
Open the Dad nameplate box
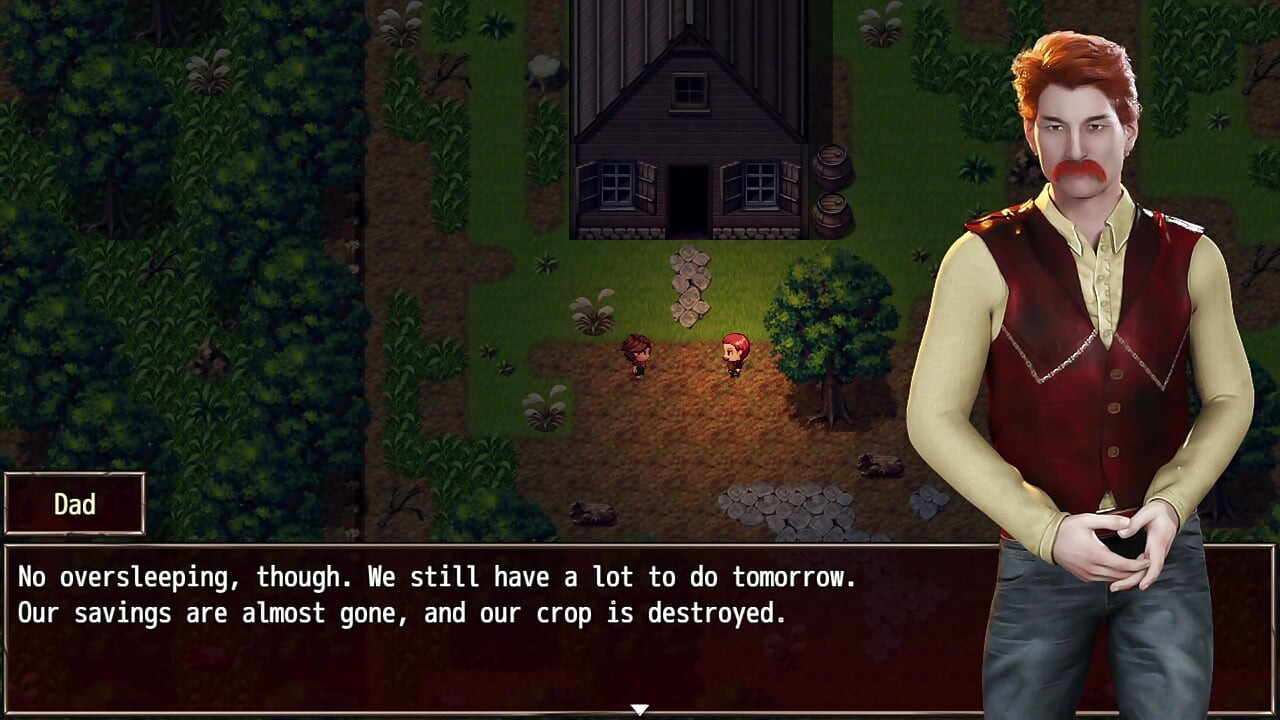tap(75, 504)
